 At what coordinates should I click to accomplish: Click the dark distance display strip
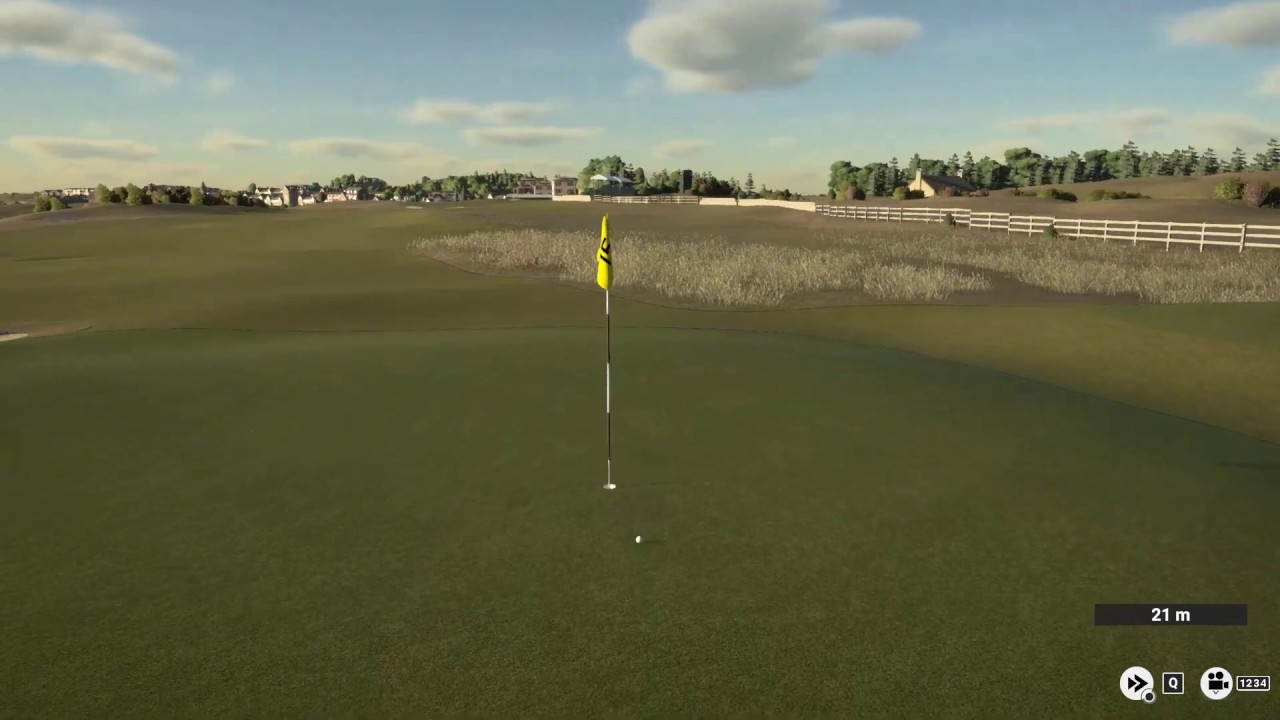click(1171, 615)
